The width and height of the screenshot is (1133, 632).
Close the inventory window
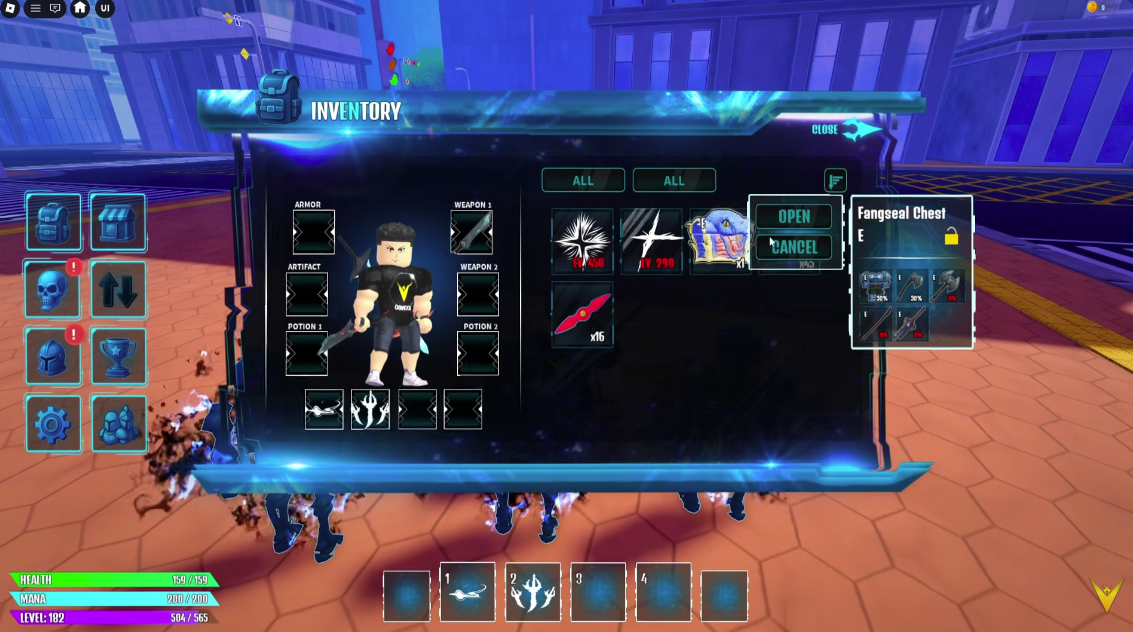click(845, 130)
